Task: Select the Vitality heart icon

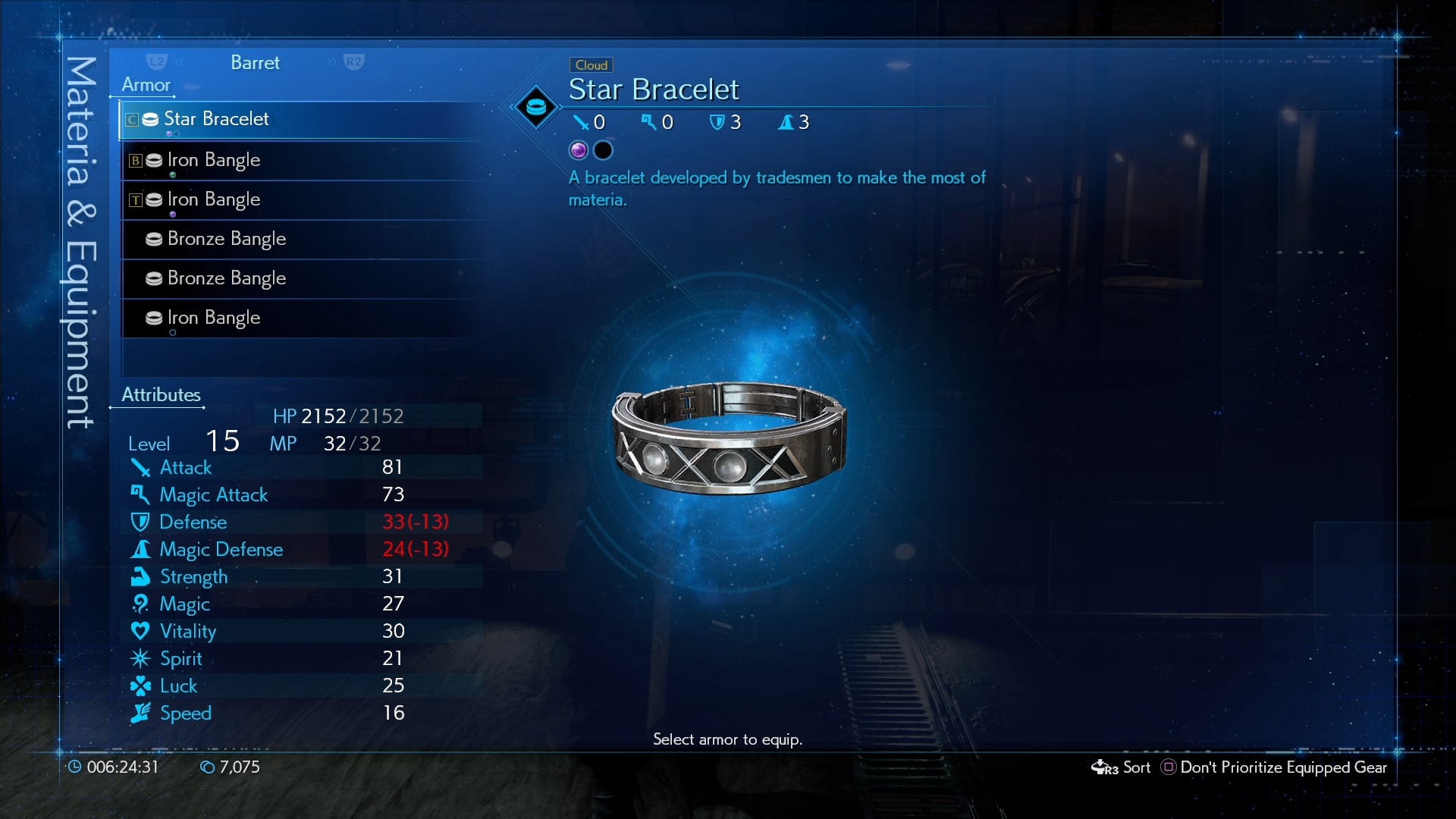Action: (141, 631)
